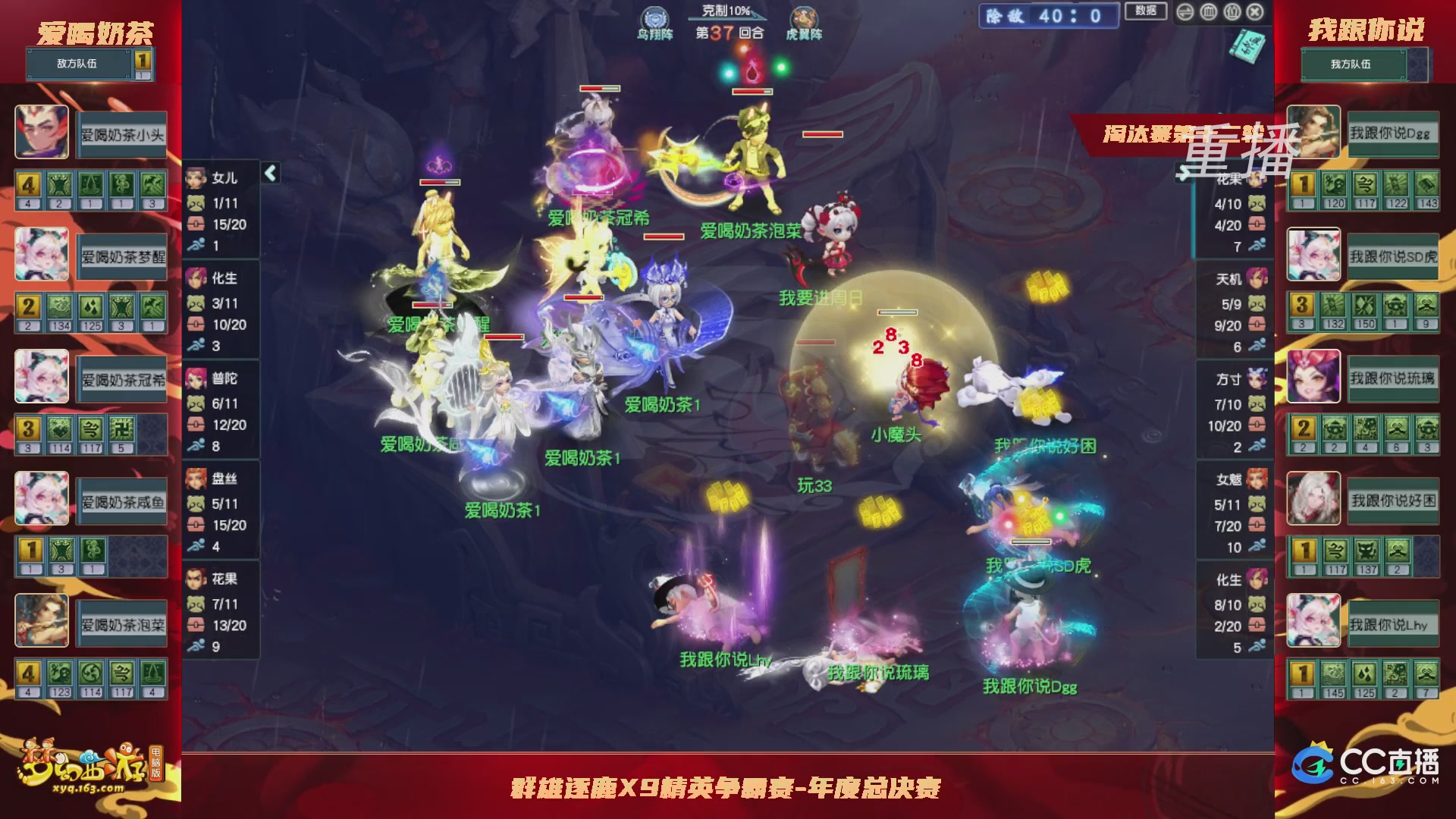
Task: Click the ghost-catch icon showing 1/11 beside 女儿
Action: 195,203
